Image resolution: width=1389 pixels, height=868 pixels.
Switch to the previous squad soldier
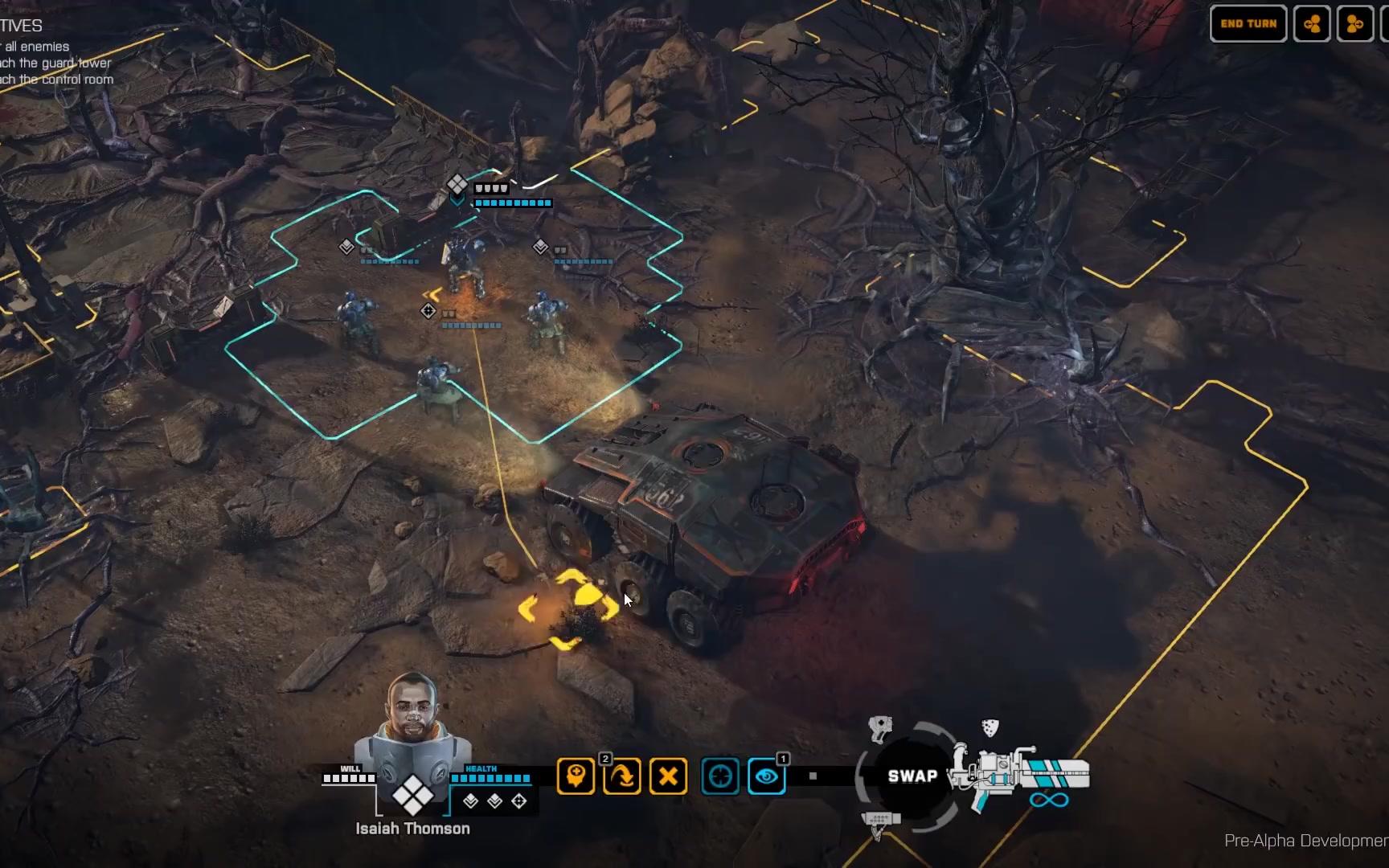pyautogui.click(x=1312, y=24)
